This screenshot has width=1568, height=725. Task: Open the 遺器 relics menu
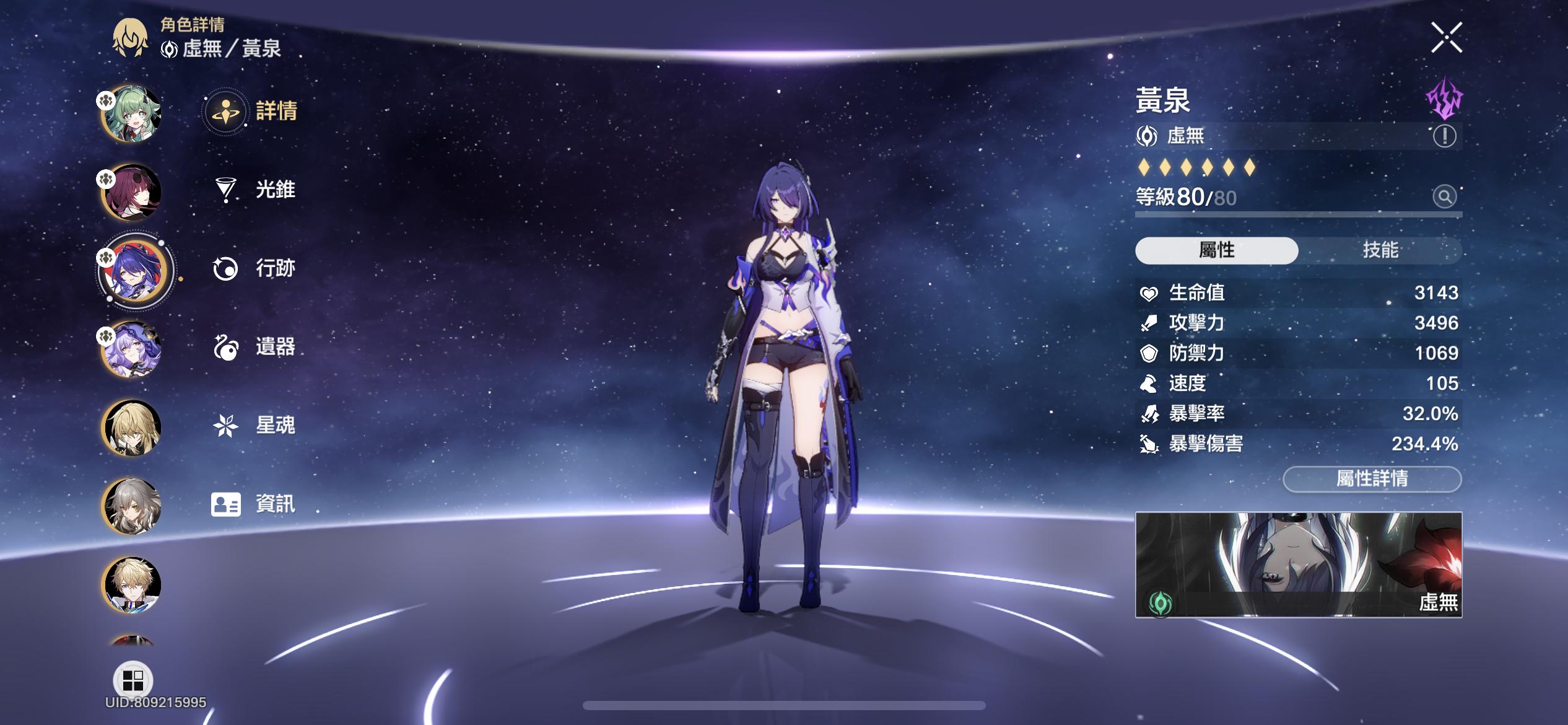[255, 347]
